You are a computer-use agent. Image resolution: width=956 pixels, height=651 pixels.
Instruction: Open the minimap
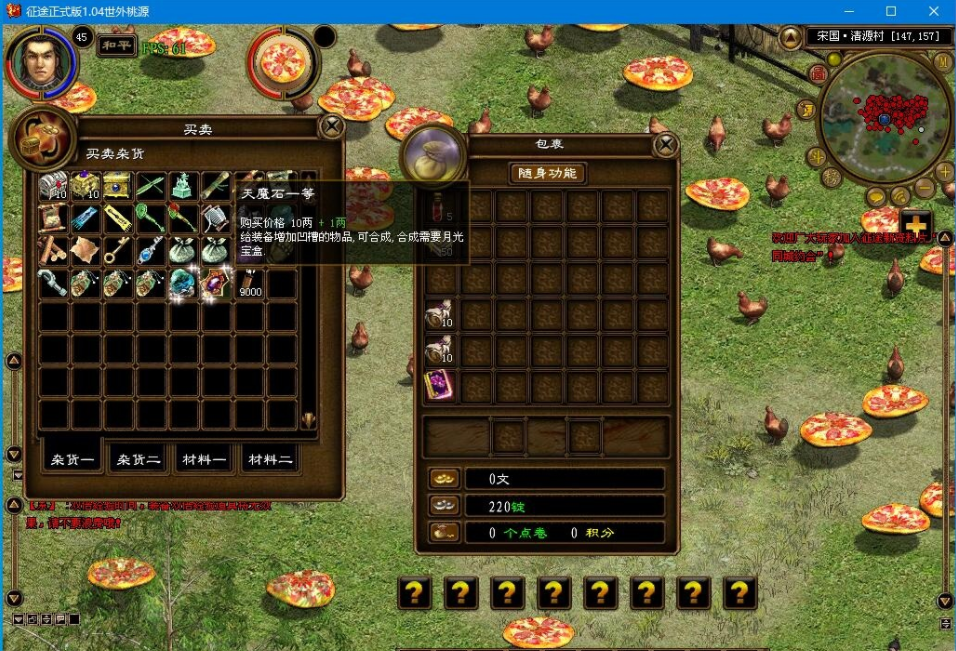point(885,119)
